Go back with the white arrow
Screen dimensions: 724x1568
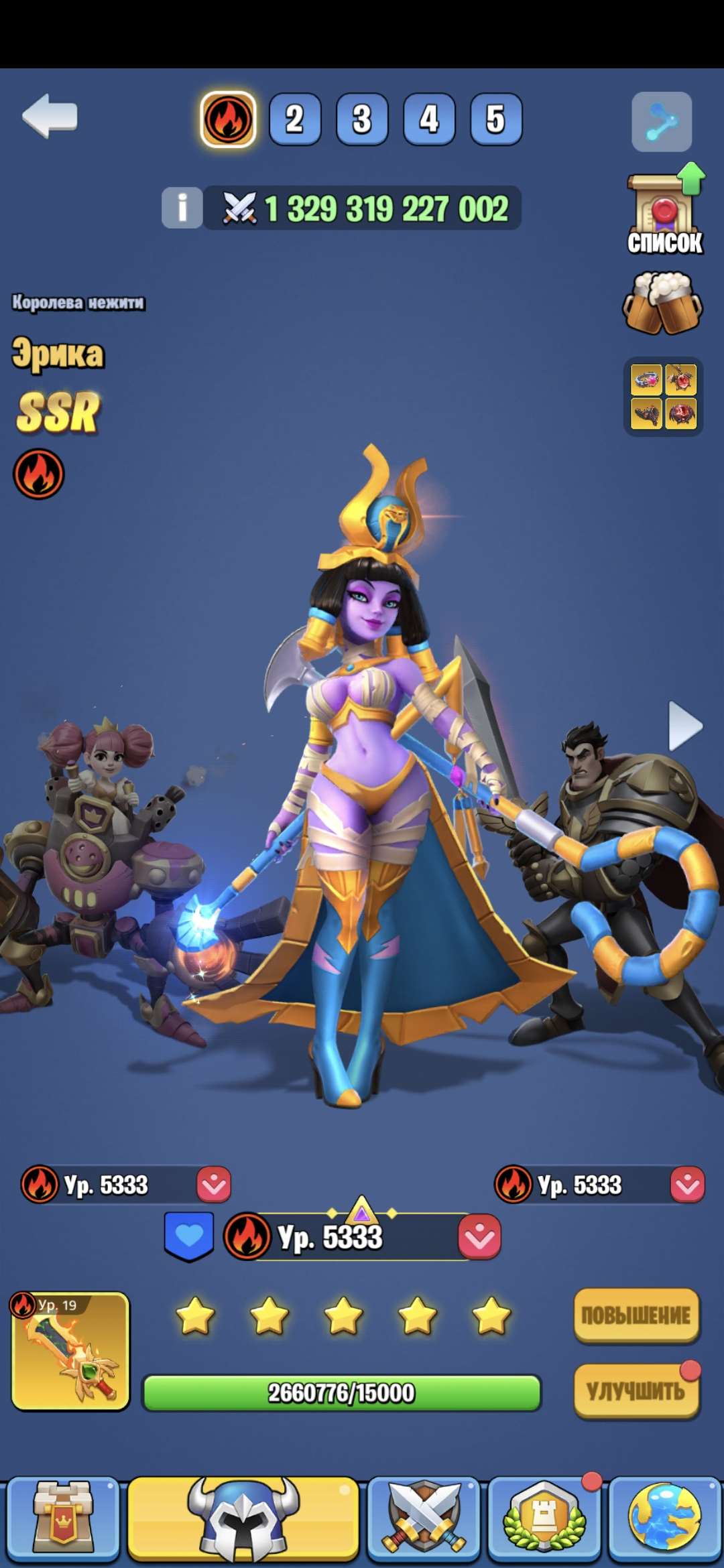[x=50, y=117]
